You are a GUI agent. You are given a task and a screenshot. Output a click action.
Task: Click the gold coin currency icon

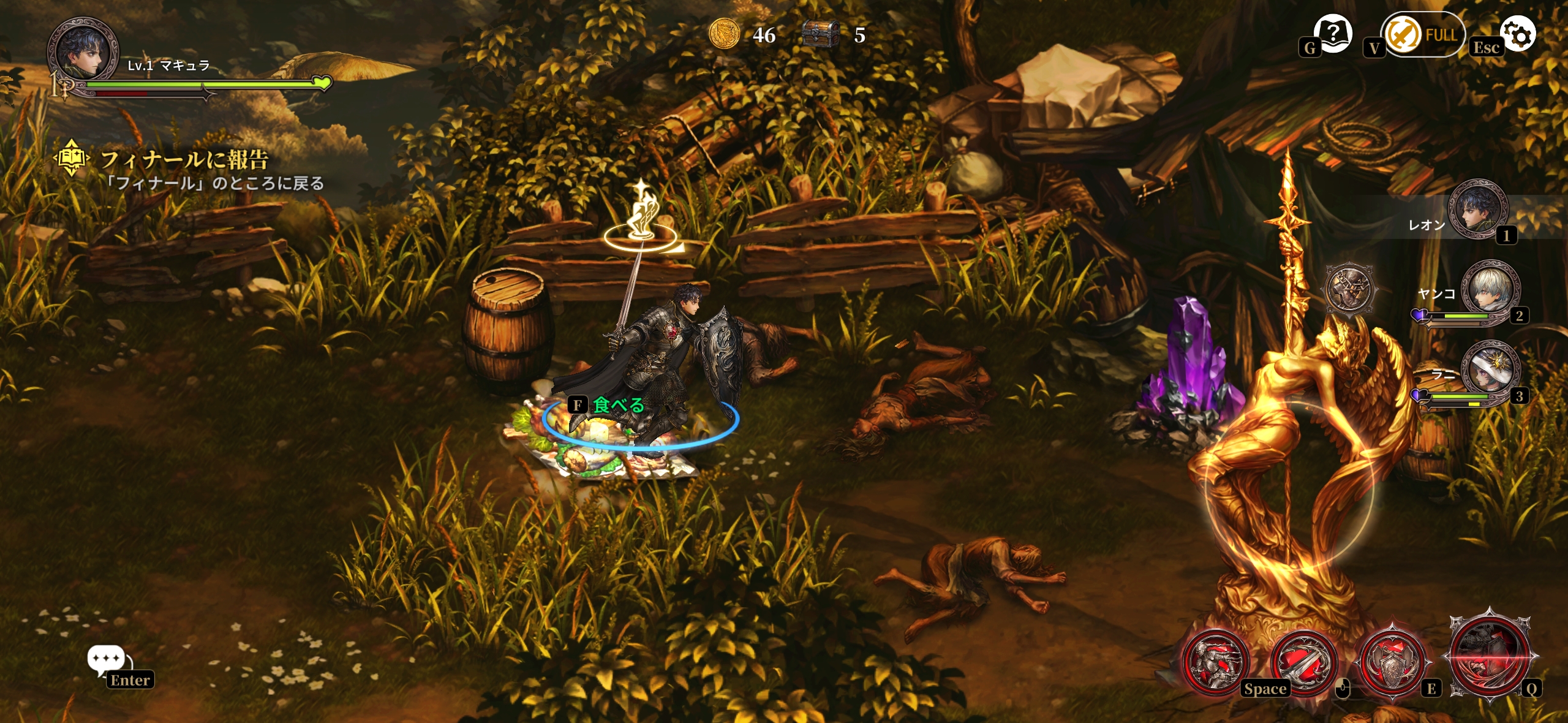coord(724,34)
